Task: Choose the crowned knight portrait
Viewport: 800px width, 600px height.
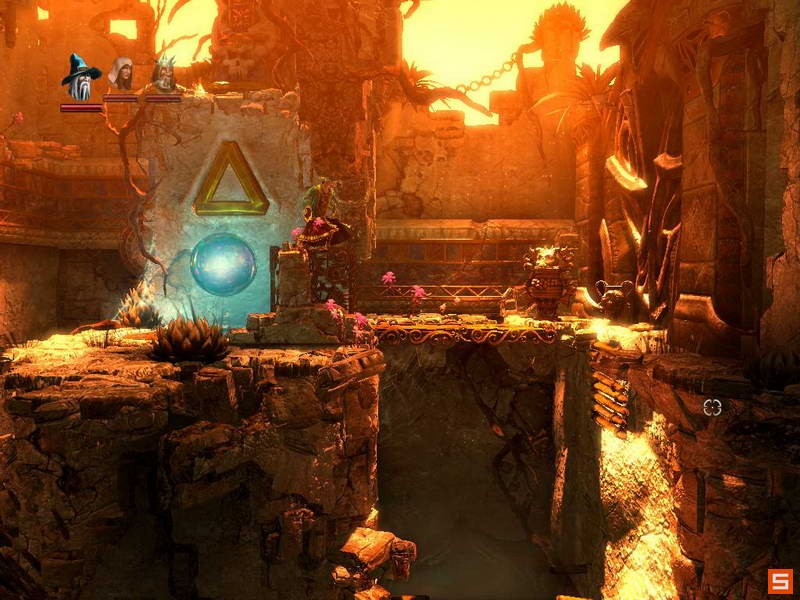Action: coord(163,76)
